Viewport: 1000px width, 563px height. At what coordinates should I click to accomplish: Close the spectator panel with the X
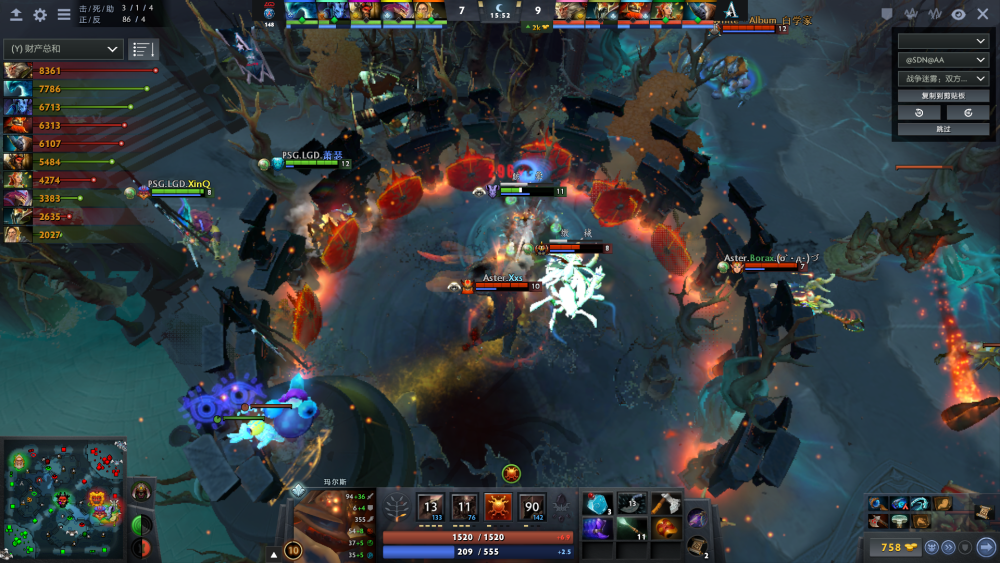point(982,14)
